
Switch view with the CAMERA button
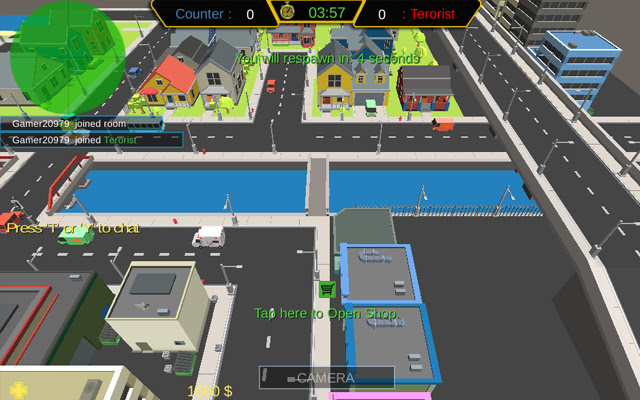pyautogui.click(x=326, y=377)
